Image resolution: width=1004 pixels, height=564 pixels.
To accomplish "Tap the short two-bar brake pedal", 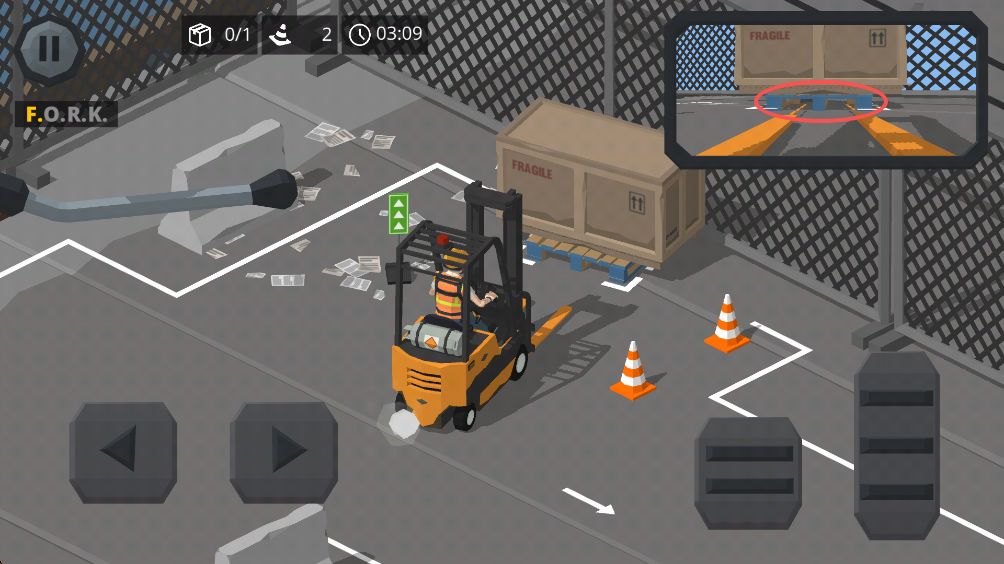I will 748,472.
